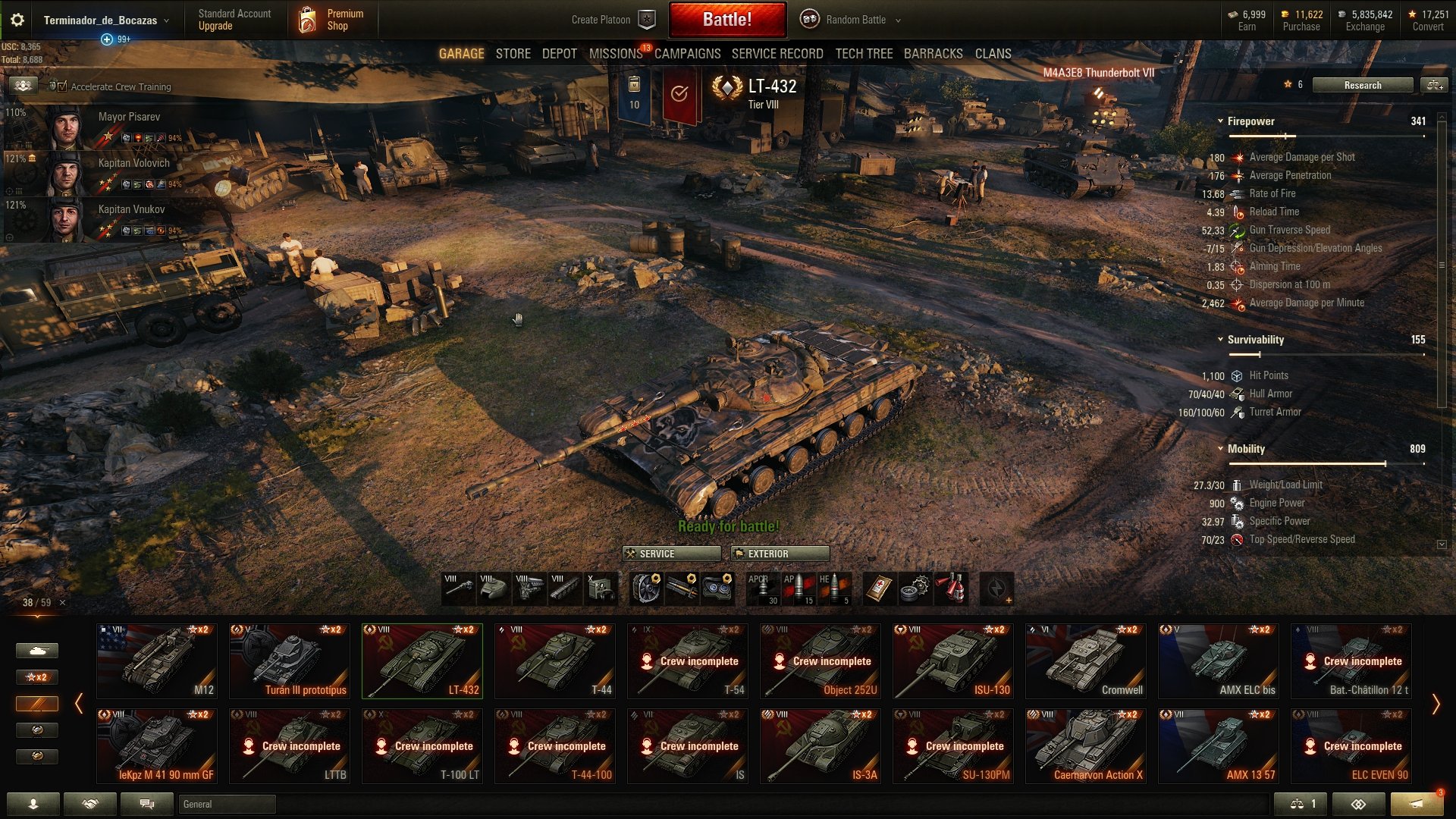Start a battle with the Battle! button

click(x=726, y=20)
